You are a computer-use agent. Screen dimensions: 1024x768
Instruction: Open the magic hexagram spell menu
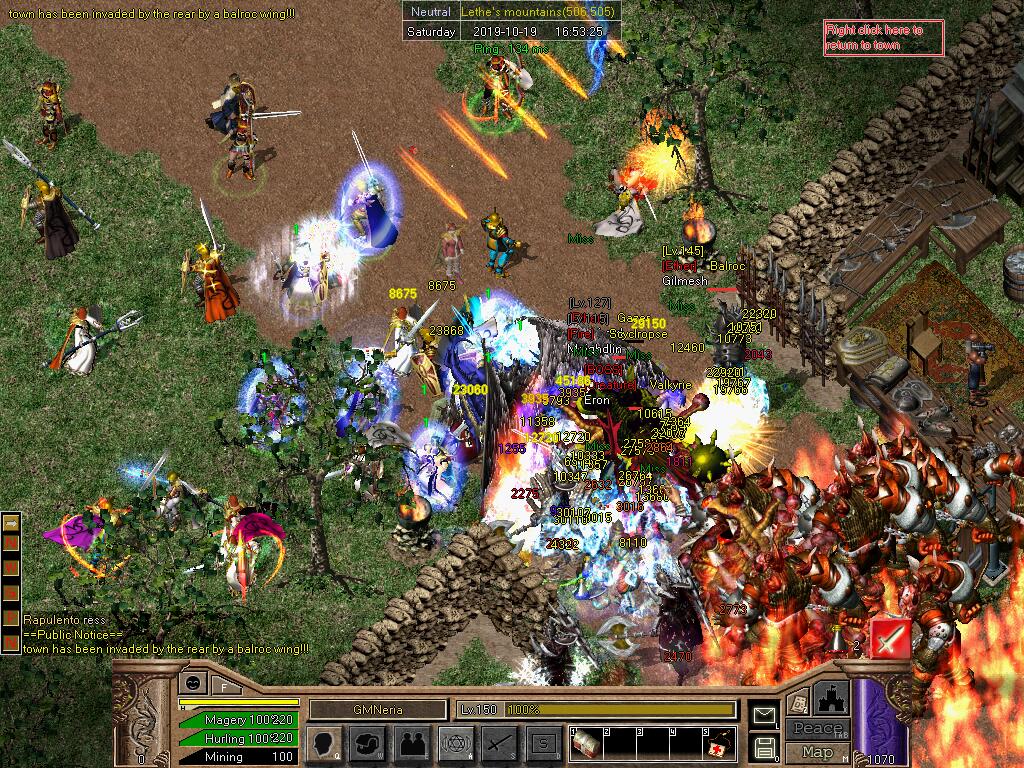point(455,743)
